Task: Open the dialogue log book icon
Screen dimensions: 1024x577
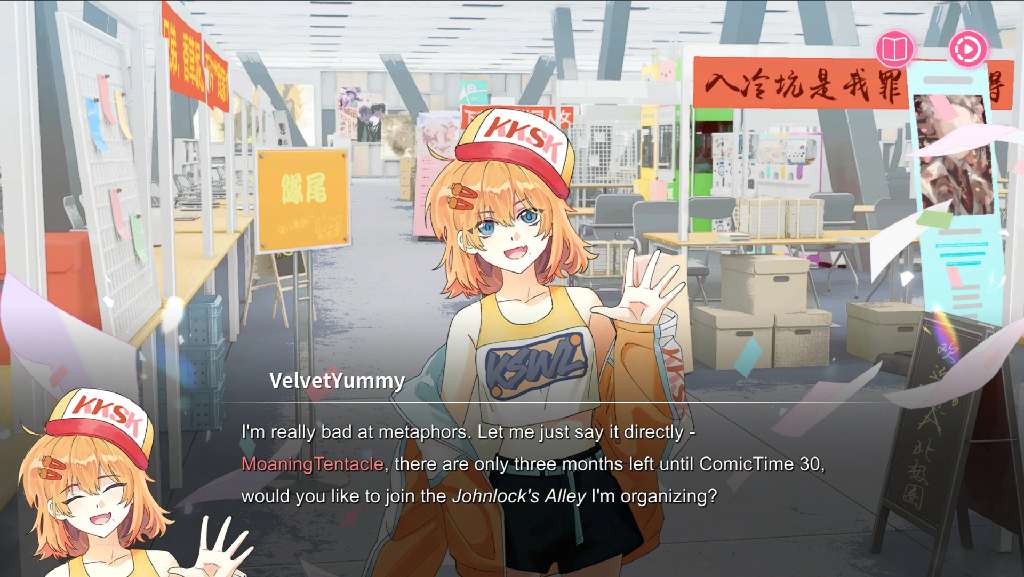Action: pos(895,49)
